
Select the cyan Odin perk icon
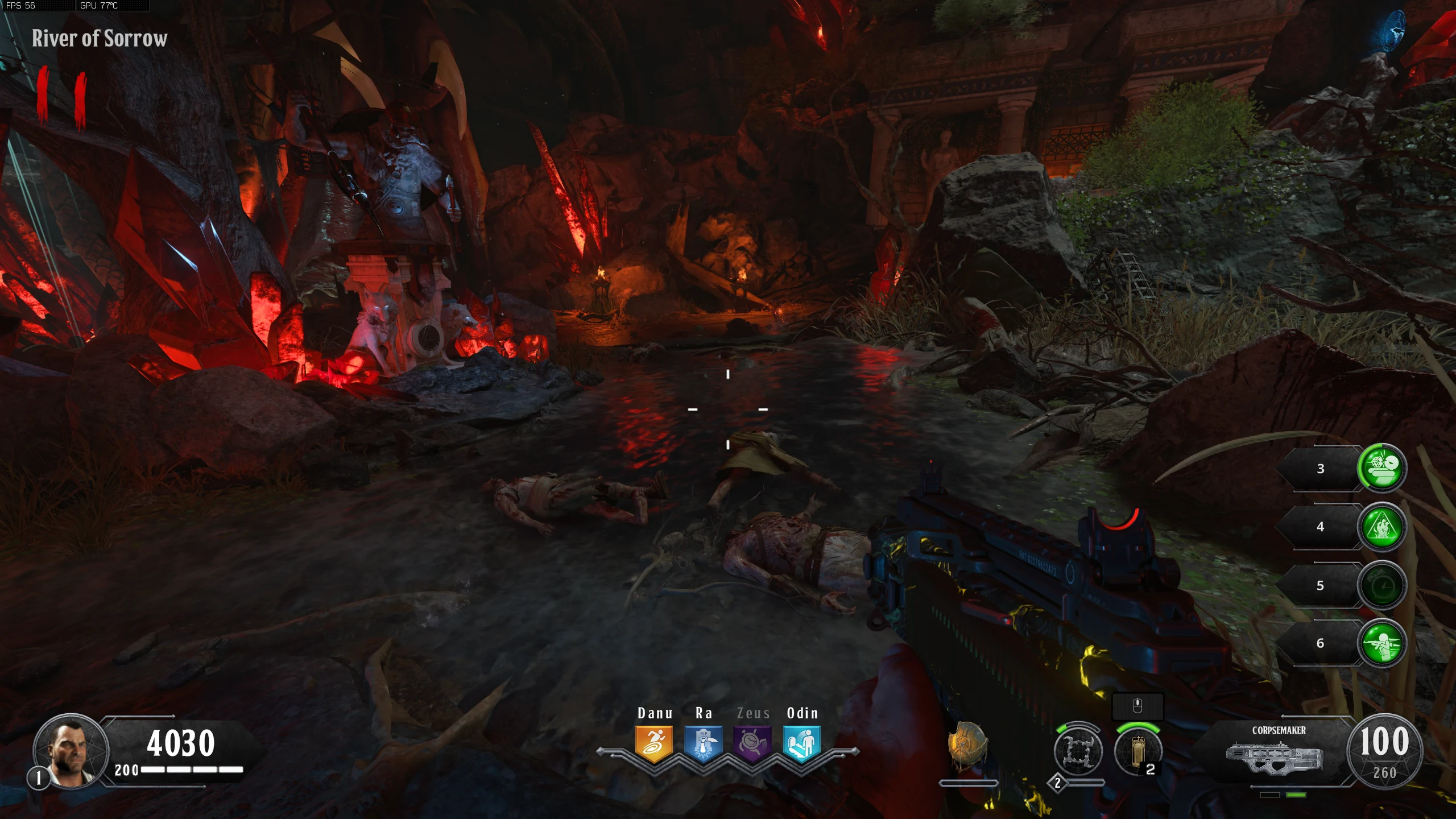801,744
